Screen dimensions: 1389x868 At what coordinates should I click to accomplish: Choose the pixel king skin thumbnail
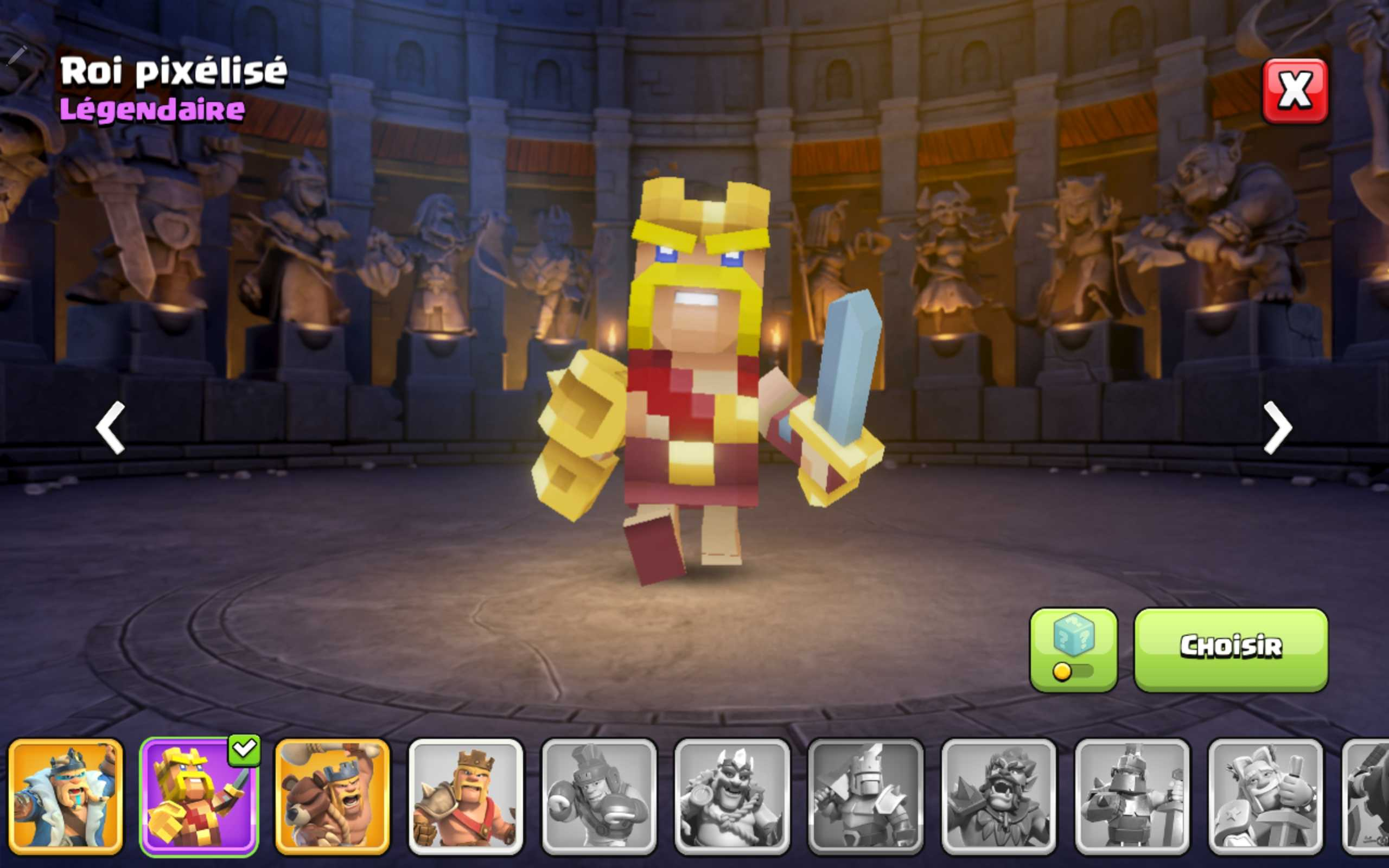(x=199, y=796)
